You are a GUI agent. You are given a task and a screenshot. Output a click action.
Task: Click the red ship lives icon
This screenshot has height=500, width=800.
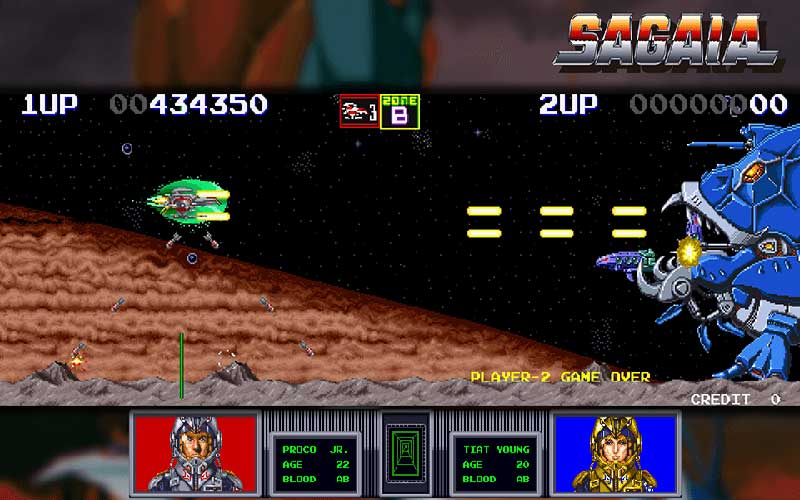(359, 111)
